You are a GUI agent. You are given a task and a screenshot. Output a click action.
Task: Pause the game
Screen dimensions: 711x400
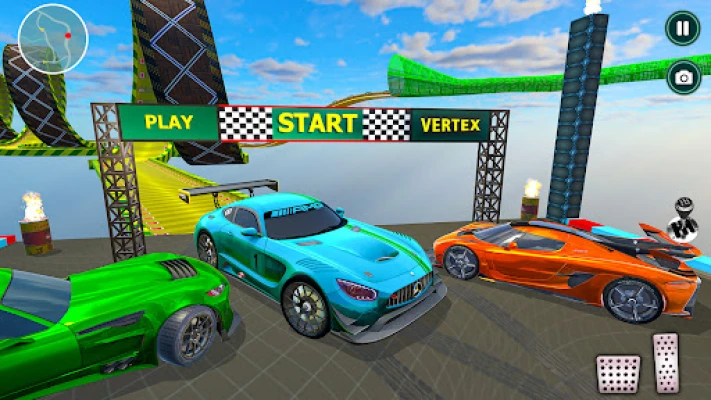682,28
